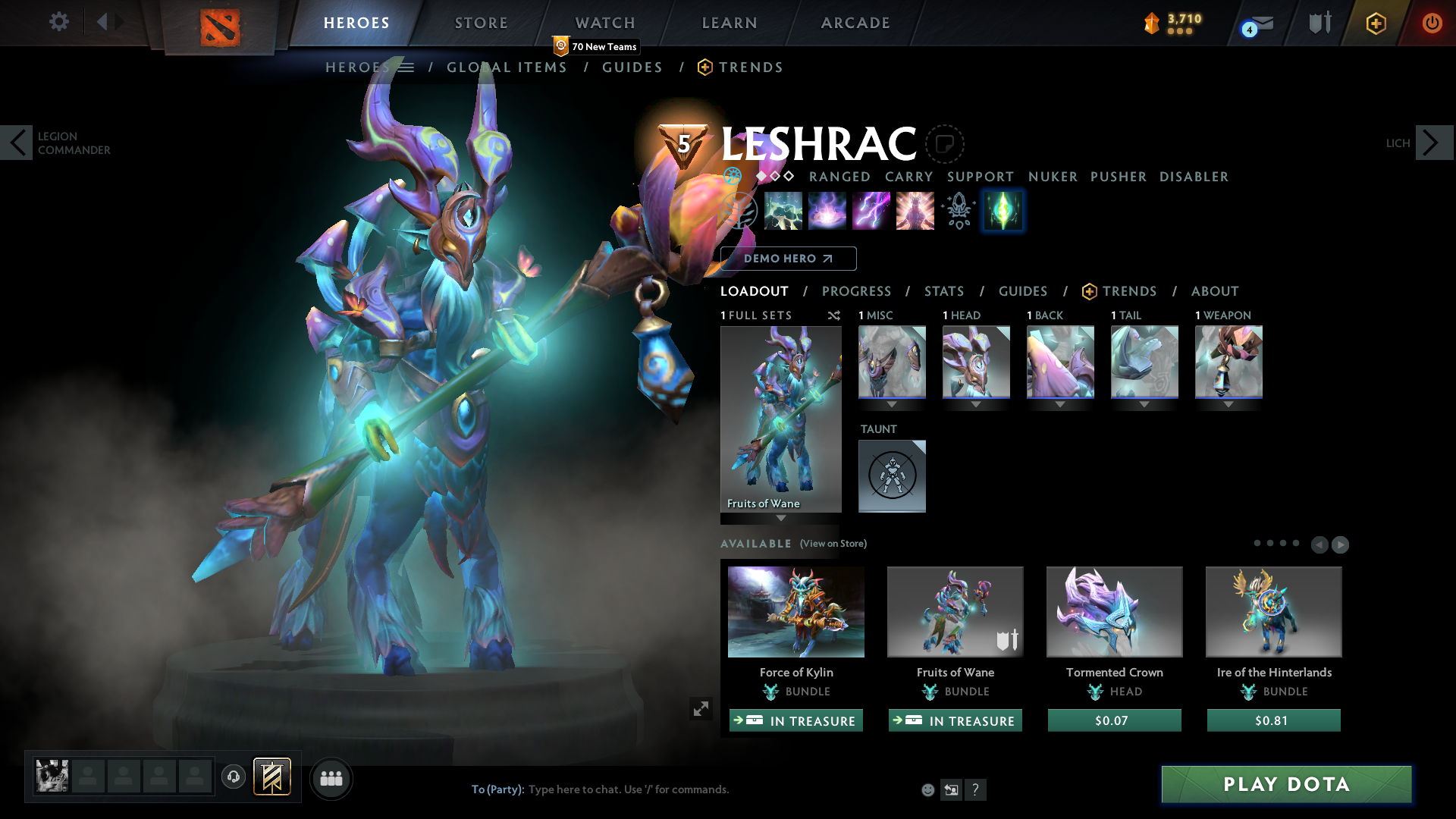1456x819 pixels.
Task: Select the highlighted Aghanim's Shard ability icon
Action: point(1003,211)
